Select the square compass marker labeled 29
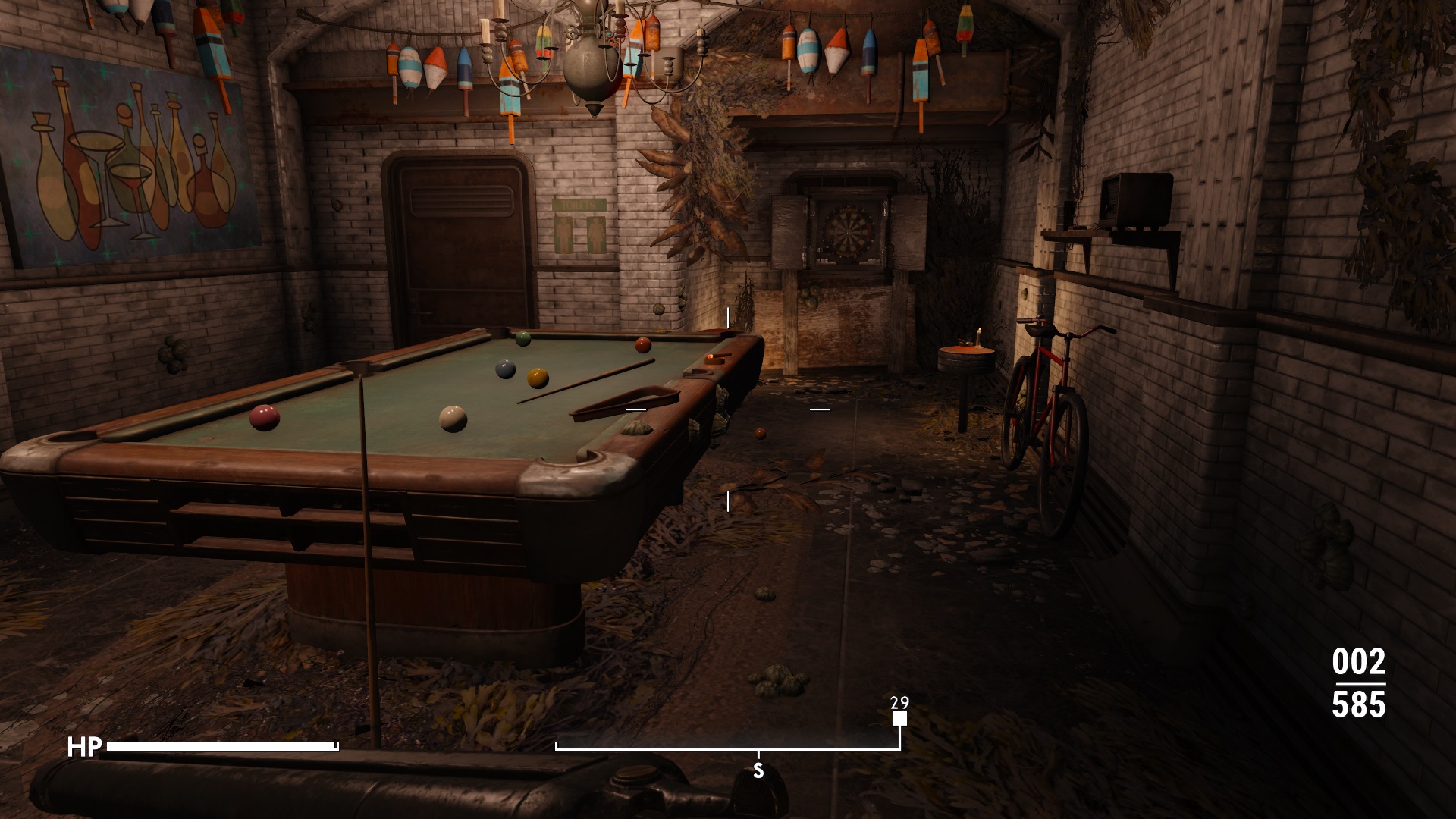1456x819 pixels. (x=899, y=719)
